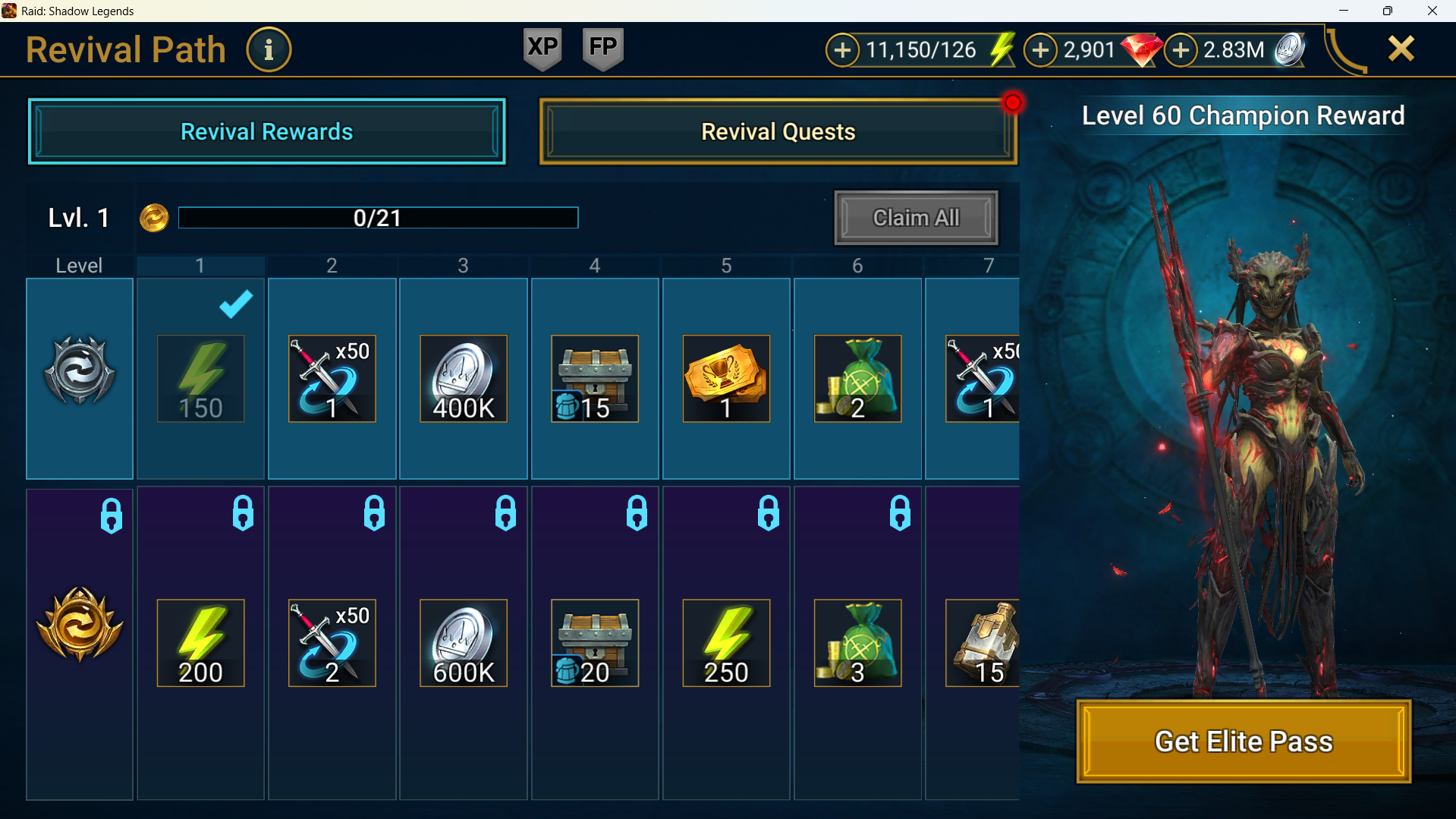This screenshot has height=819, width=1456.
Task: Add more gems with plus button
Action: [1040, 50]
